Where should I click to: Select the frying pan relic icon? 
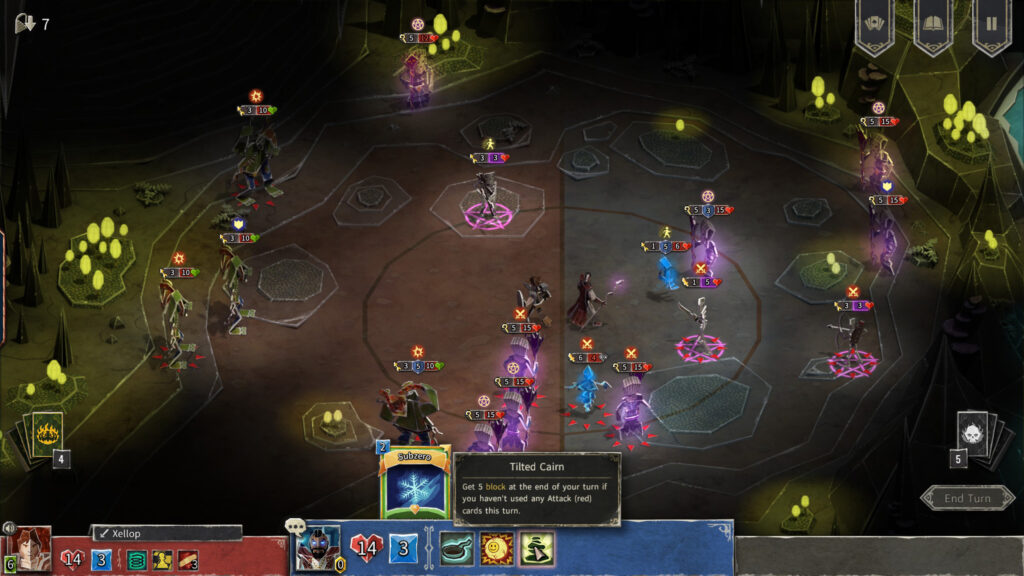(x=457, y=548)
